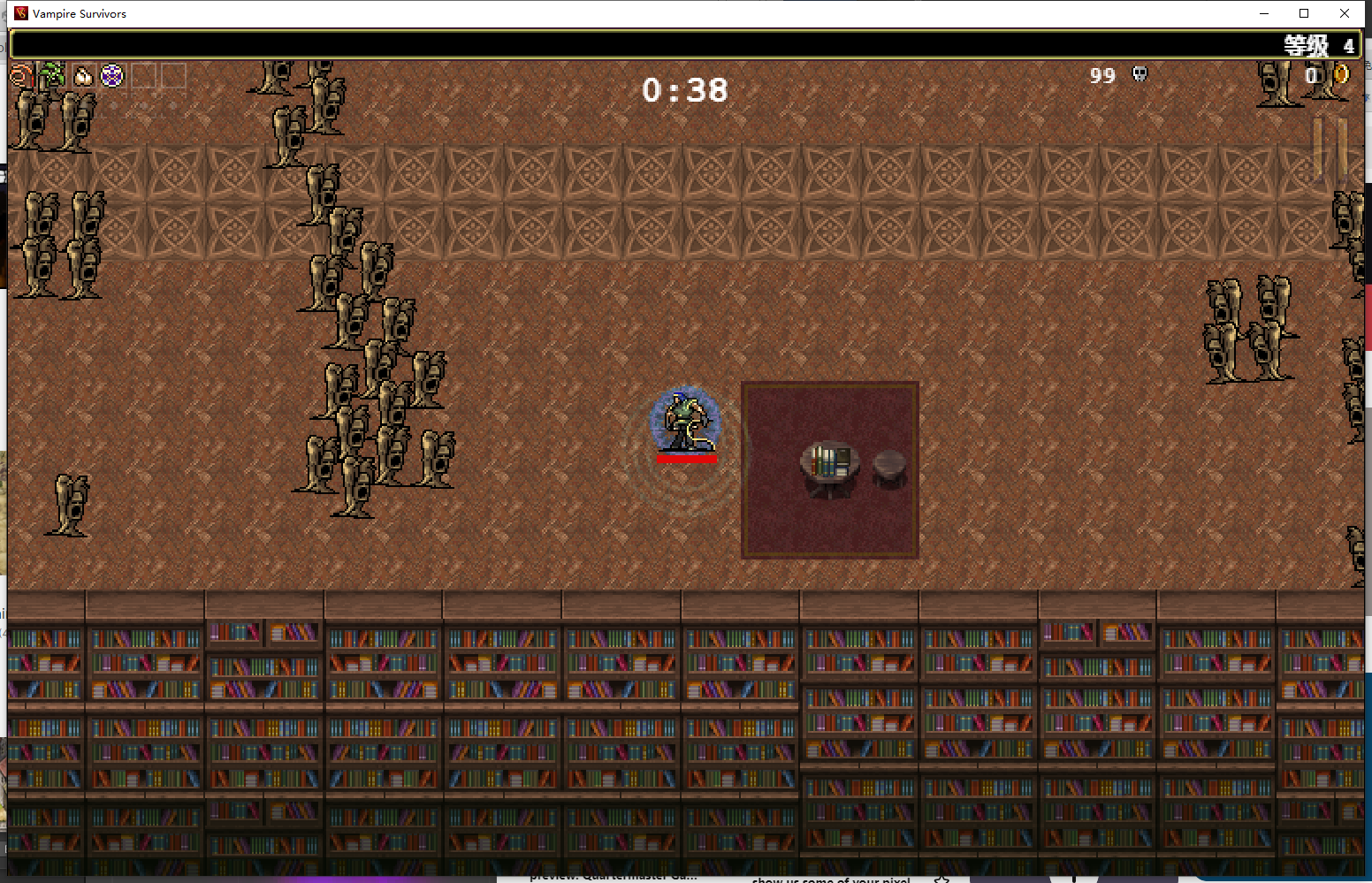
Task: Select the garlic weapon icon
Action: [83, 76]
